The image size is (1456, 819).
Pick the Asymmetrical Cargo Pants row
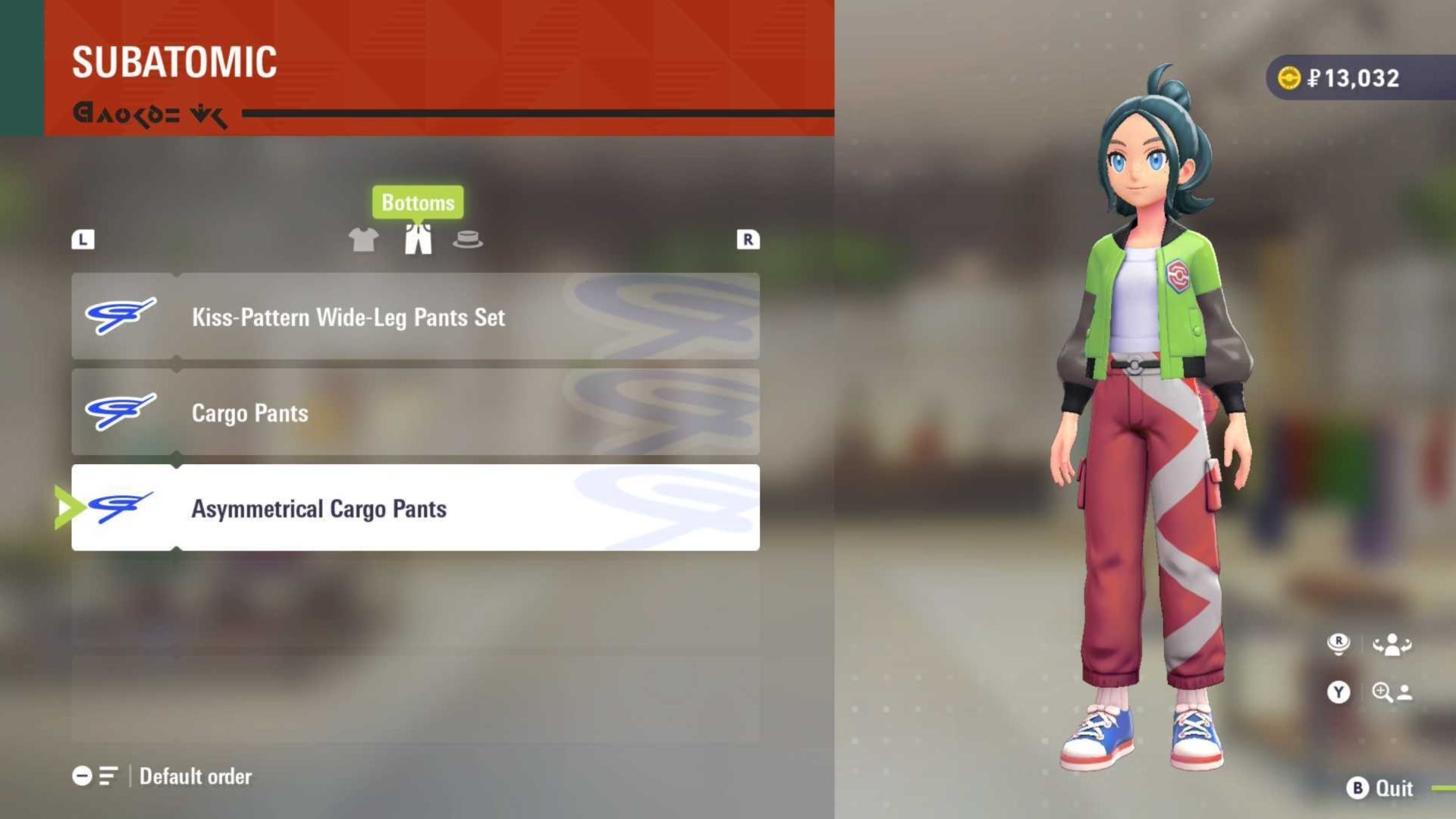(x=416, y=508)
